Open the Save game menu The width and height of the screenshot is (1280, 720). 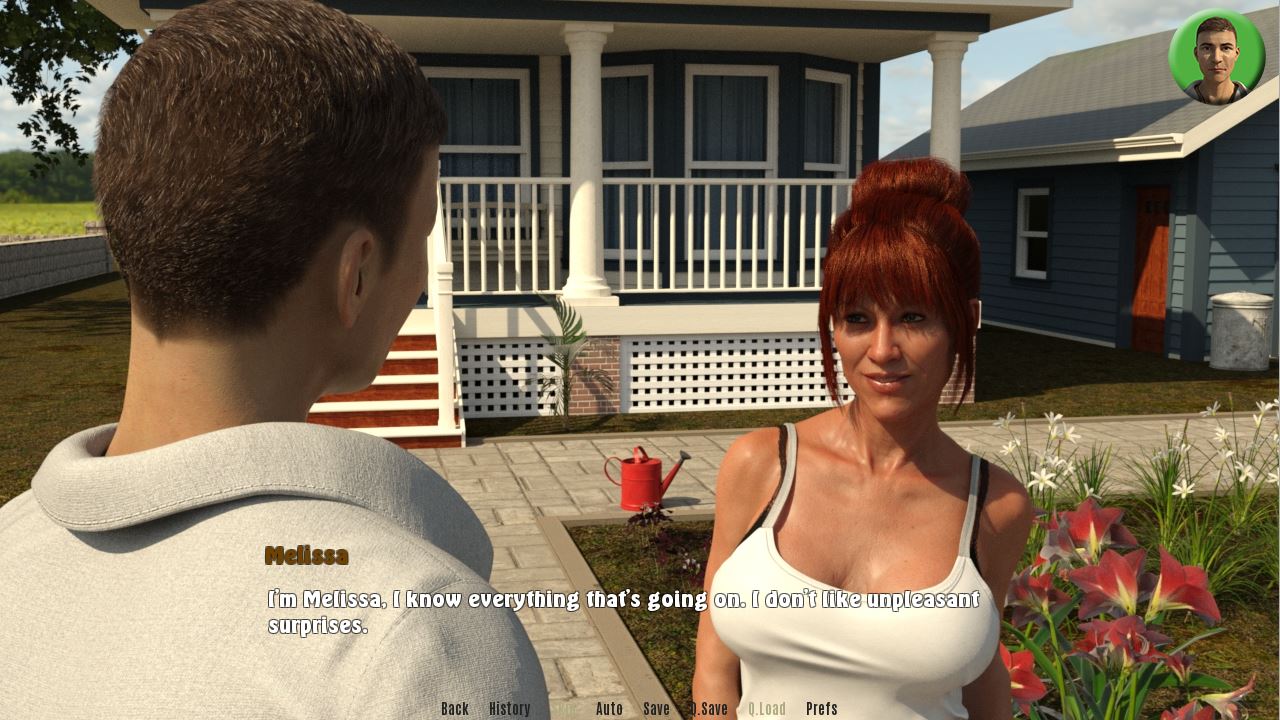click(656, 709)
